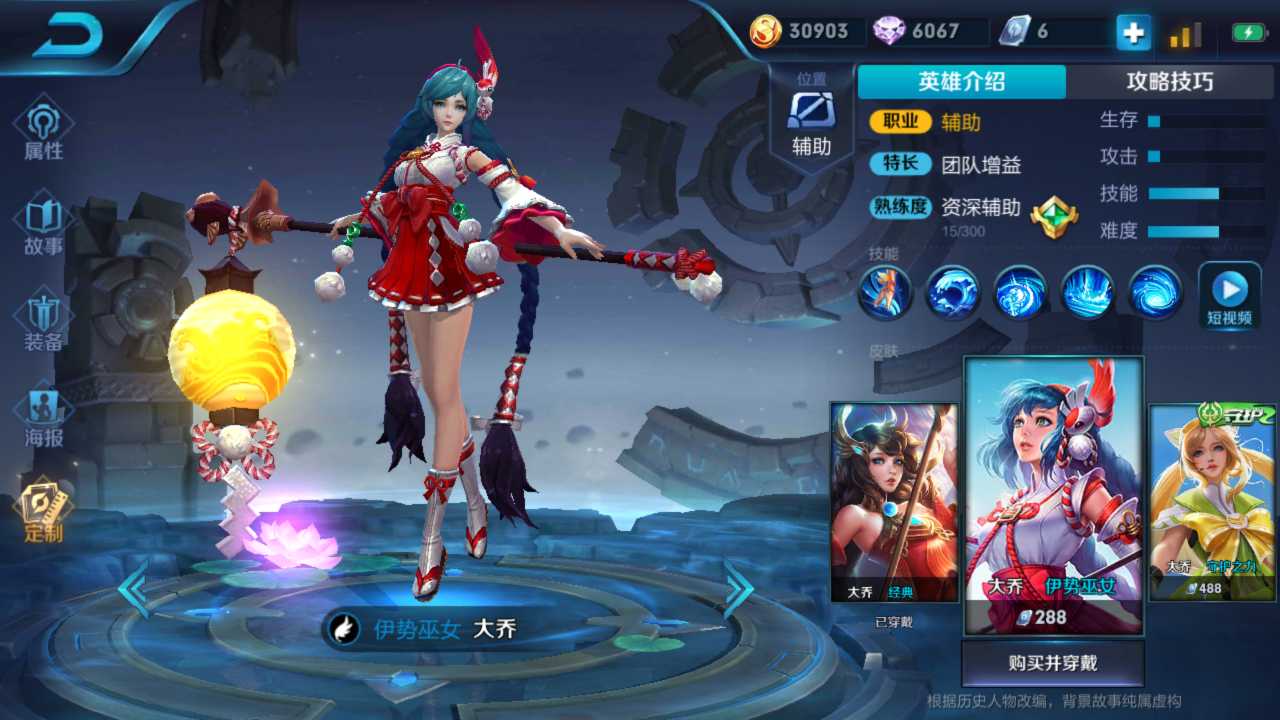
Task: Open the 定制 customization menu
Action: [x=44, y=512]
